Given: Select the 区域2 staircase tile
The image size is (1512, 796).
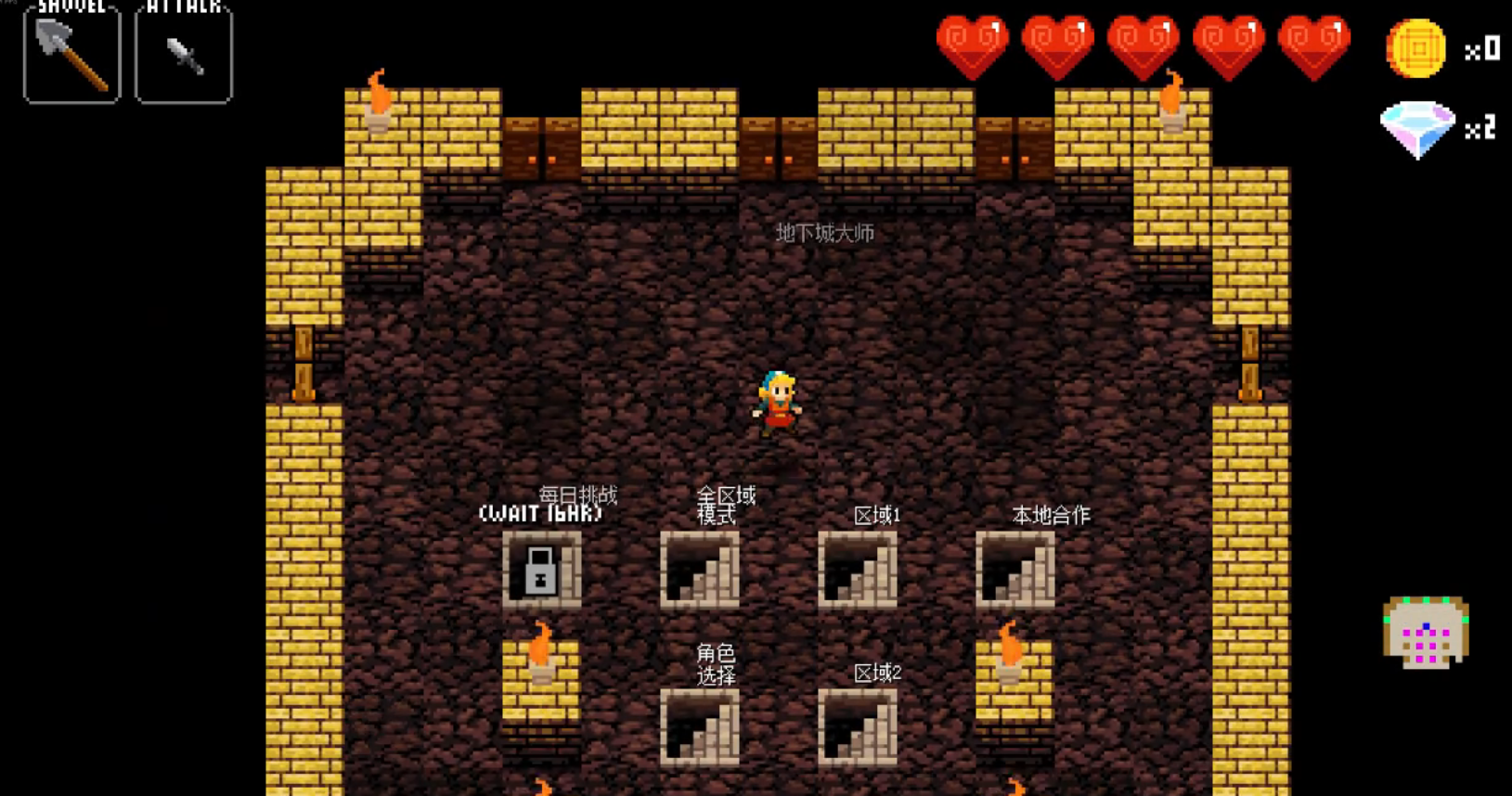Looking at the screenshot, I should (858, 727).
